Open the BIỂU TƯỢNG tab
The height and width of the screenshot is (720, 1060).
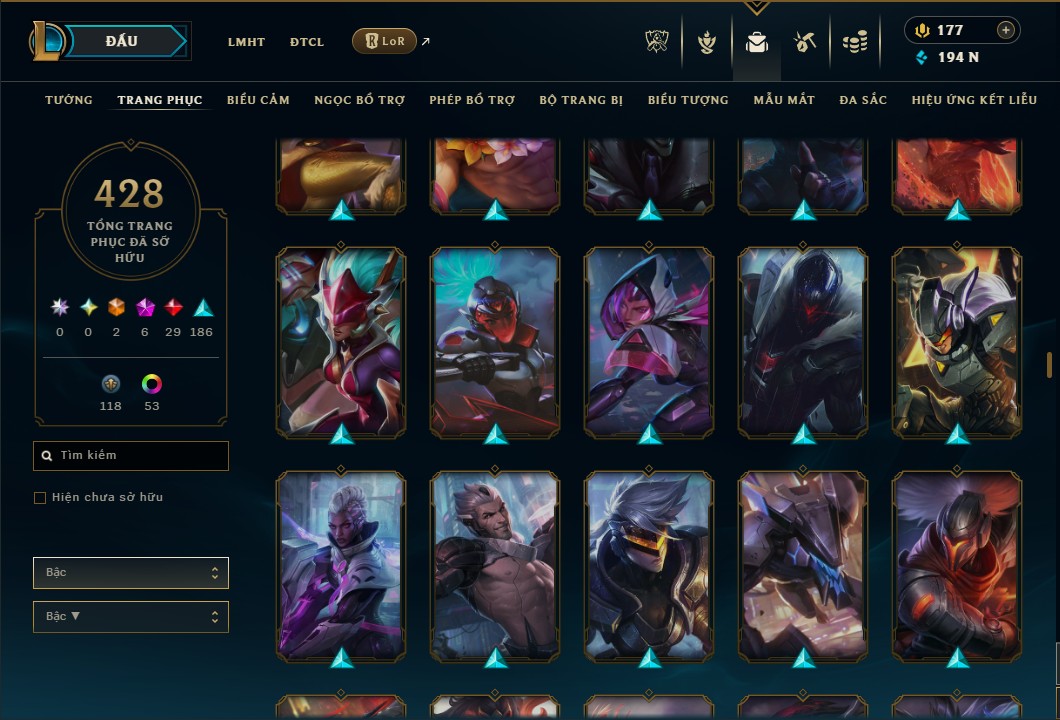[x=688, y=100]
